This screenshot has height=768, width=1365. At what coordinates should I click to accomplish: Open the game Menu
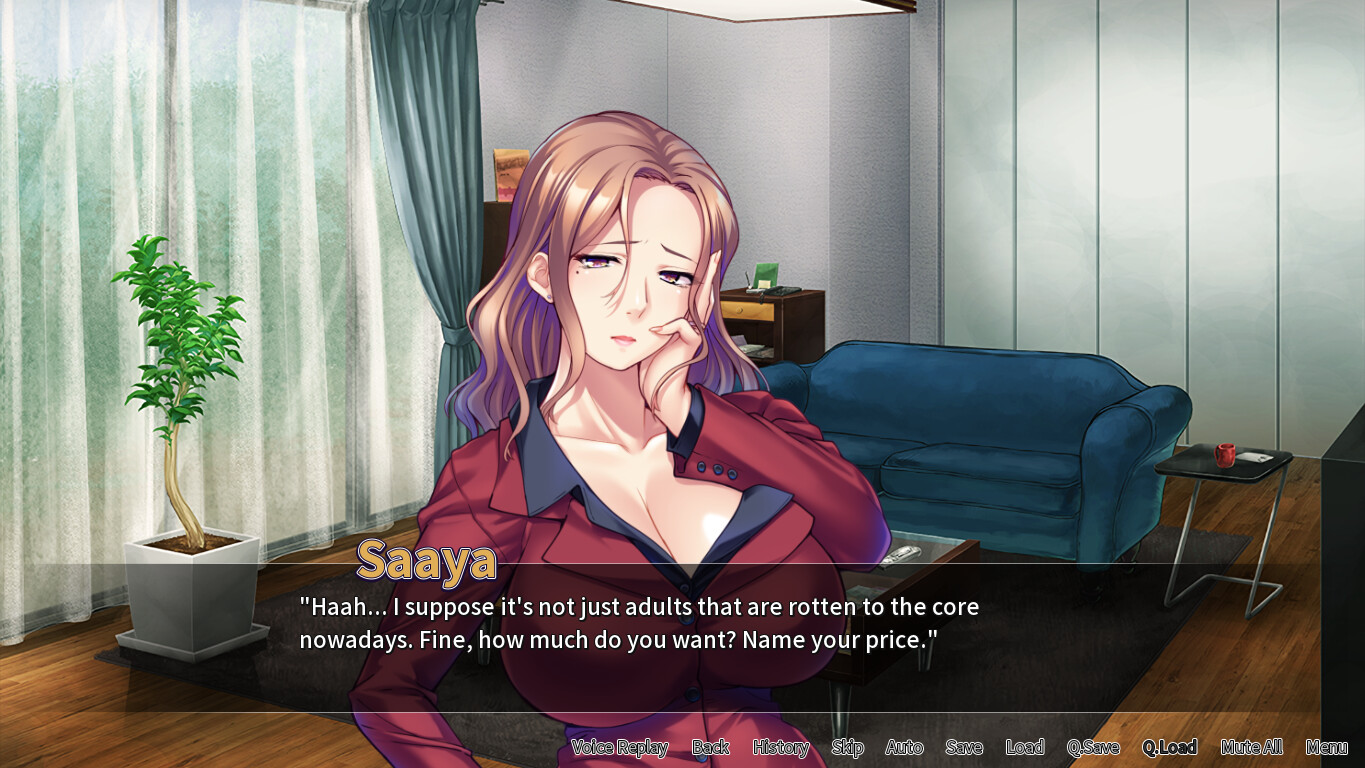[1327, 747]
